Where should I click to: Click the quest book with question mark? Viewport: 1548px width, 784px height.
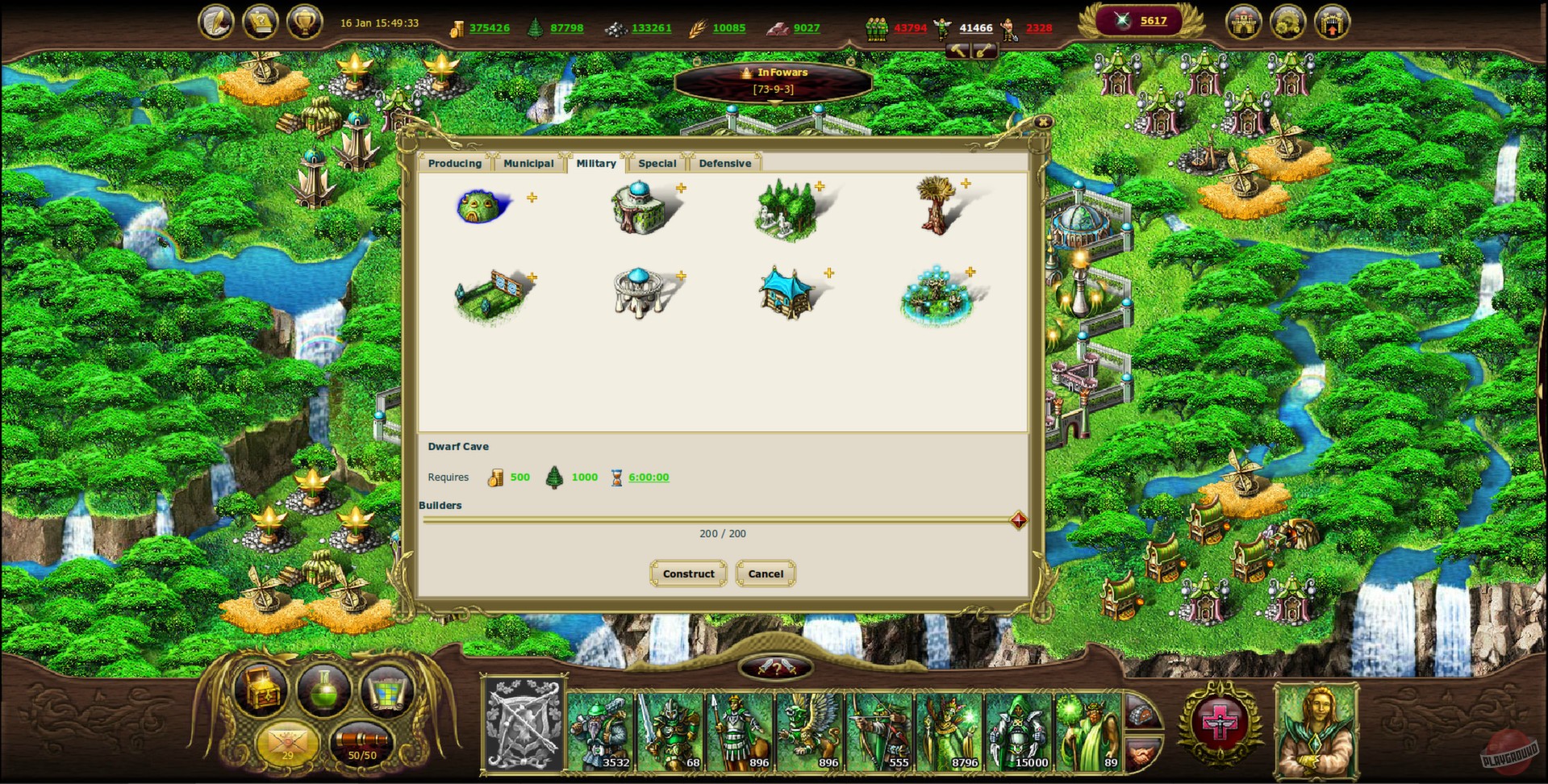pyautogui.click(x=260, y=22)
